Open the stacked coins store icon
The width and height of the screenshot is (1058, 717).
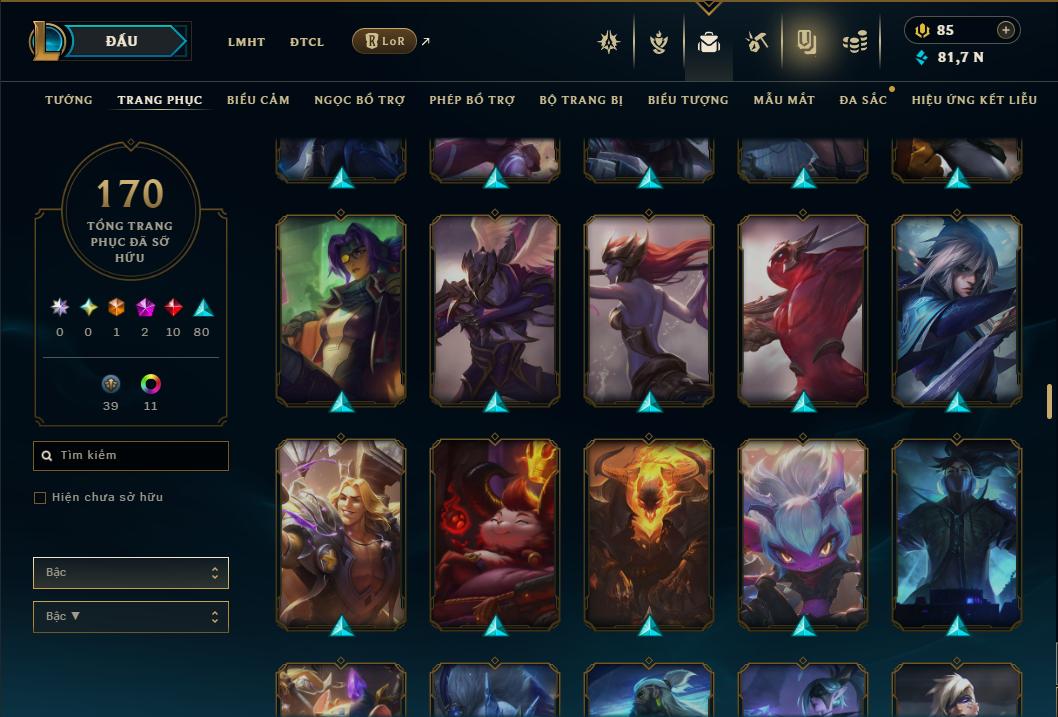[854, 42]
